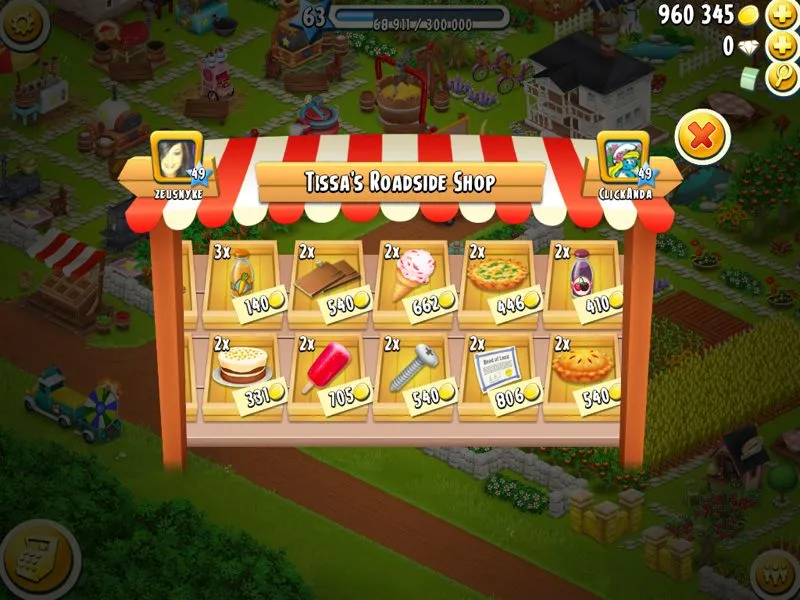The image size is (800, 600).
Task: Visit previous friend zeusnyke's shop
Action: point(176,163)
